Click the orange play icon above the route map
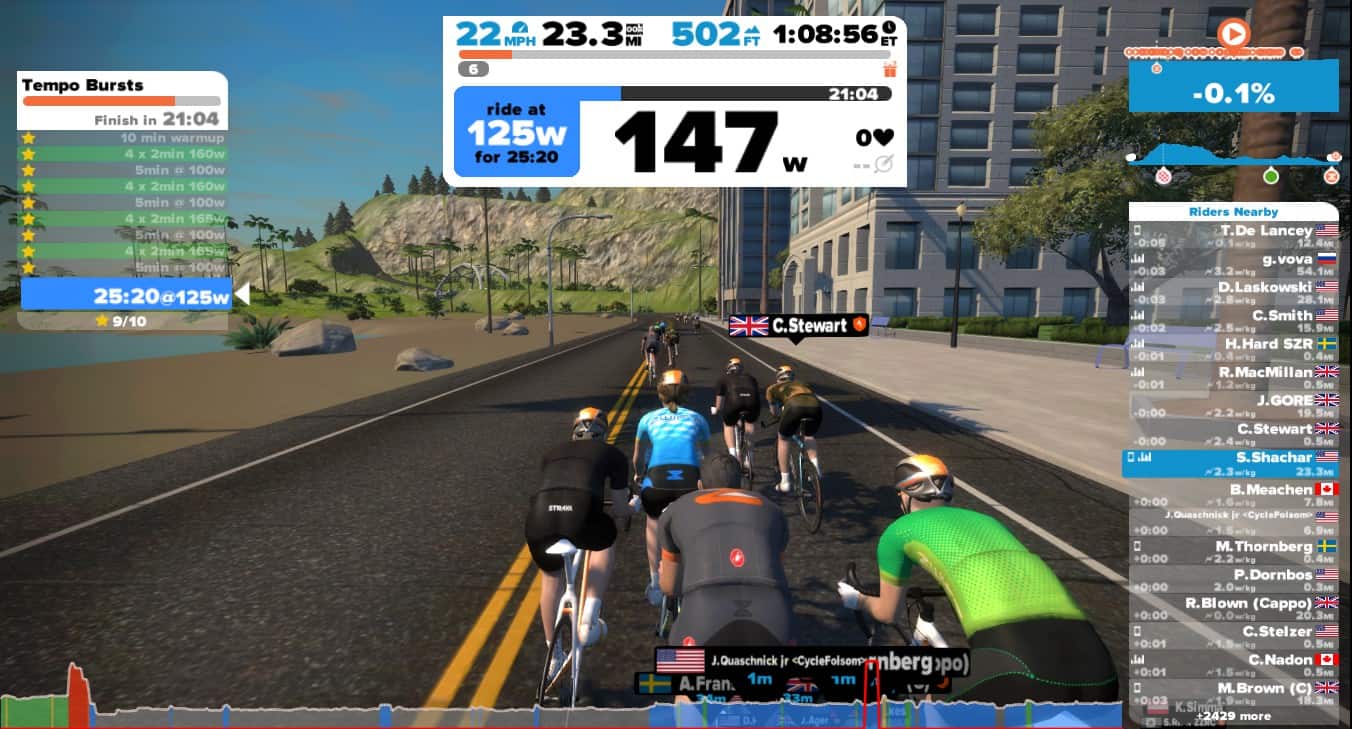 click(1233, 35)
